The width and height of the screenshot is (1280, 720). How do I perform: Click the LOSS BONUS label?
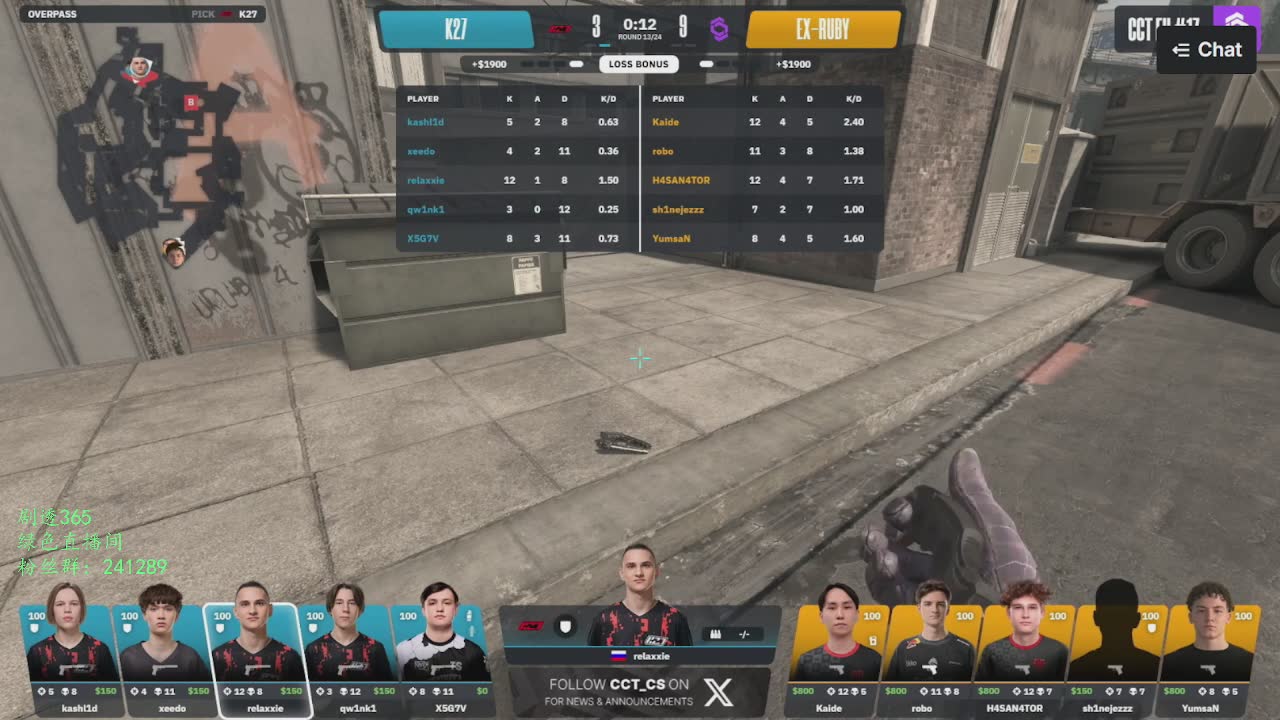639,64
